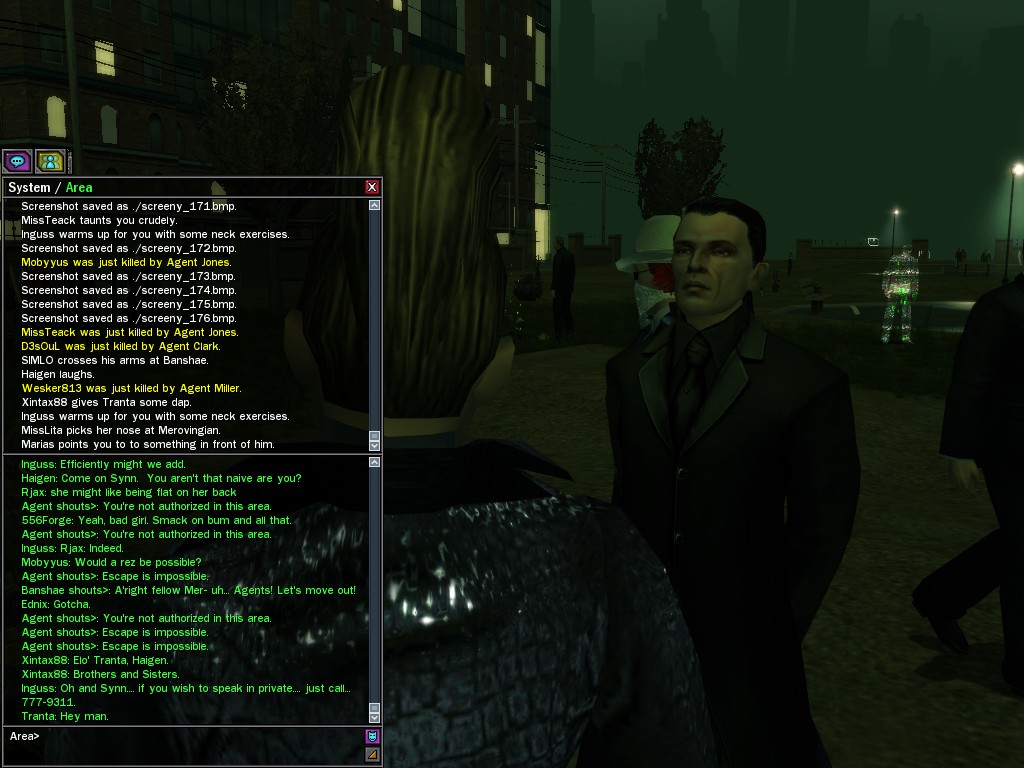Click the orange triangle chat resize button

pyautogui.click(x=373, y=754)
